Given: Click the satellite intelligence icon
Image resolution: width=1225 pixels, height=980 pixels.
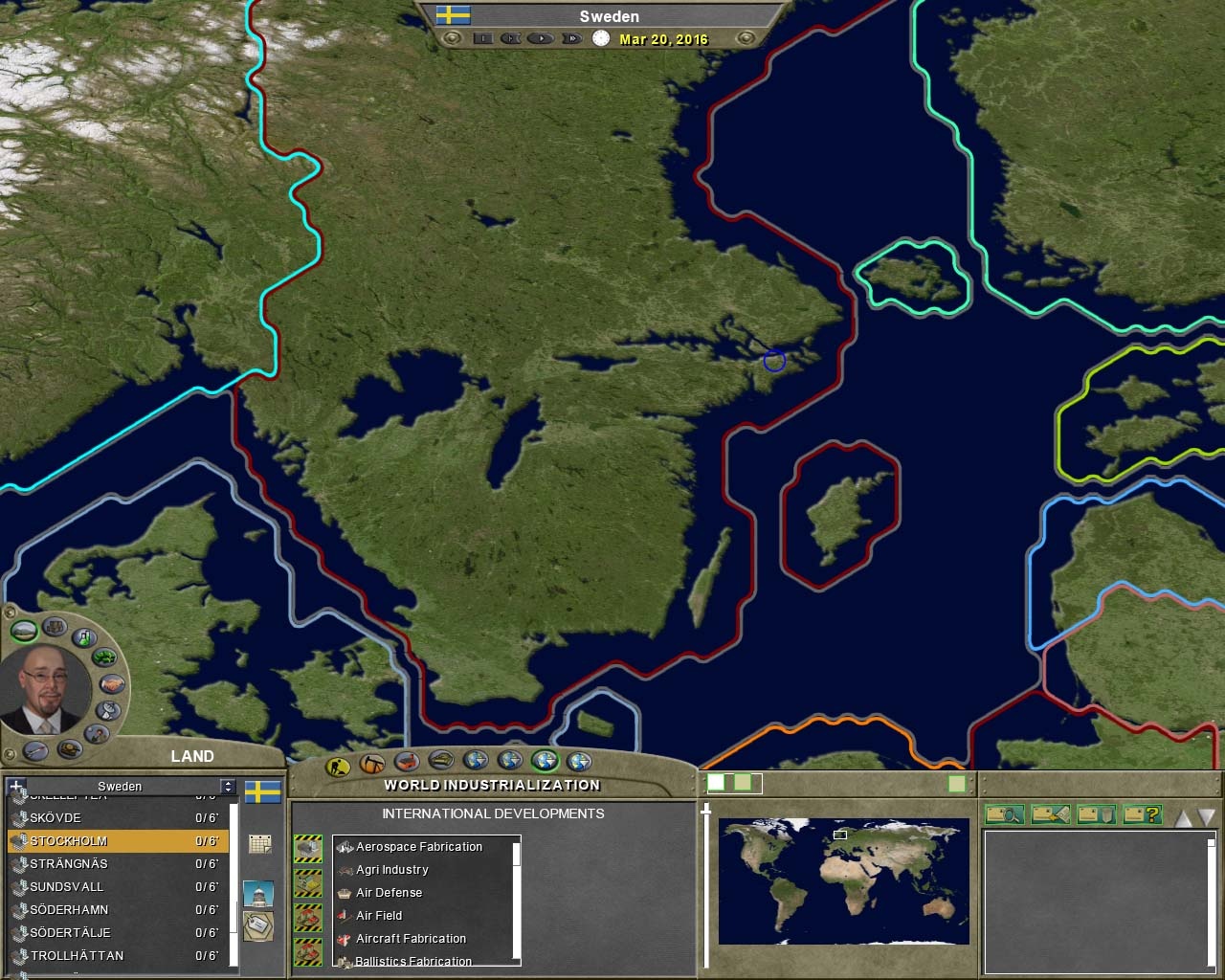Looking at the screenshot, I should pos(107,709).
